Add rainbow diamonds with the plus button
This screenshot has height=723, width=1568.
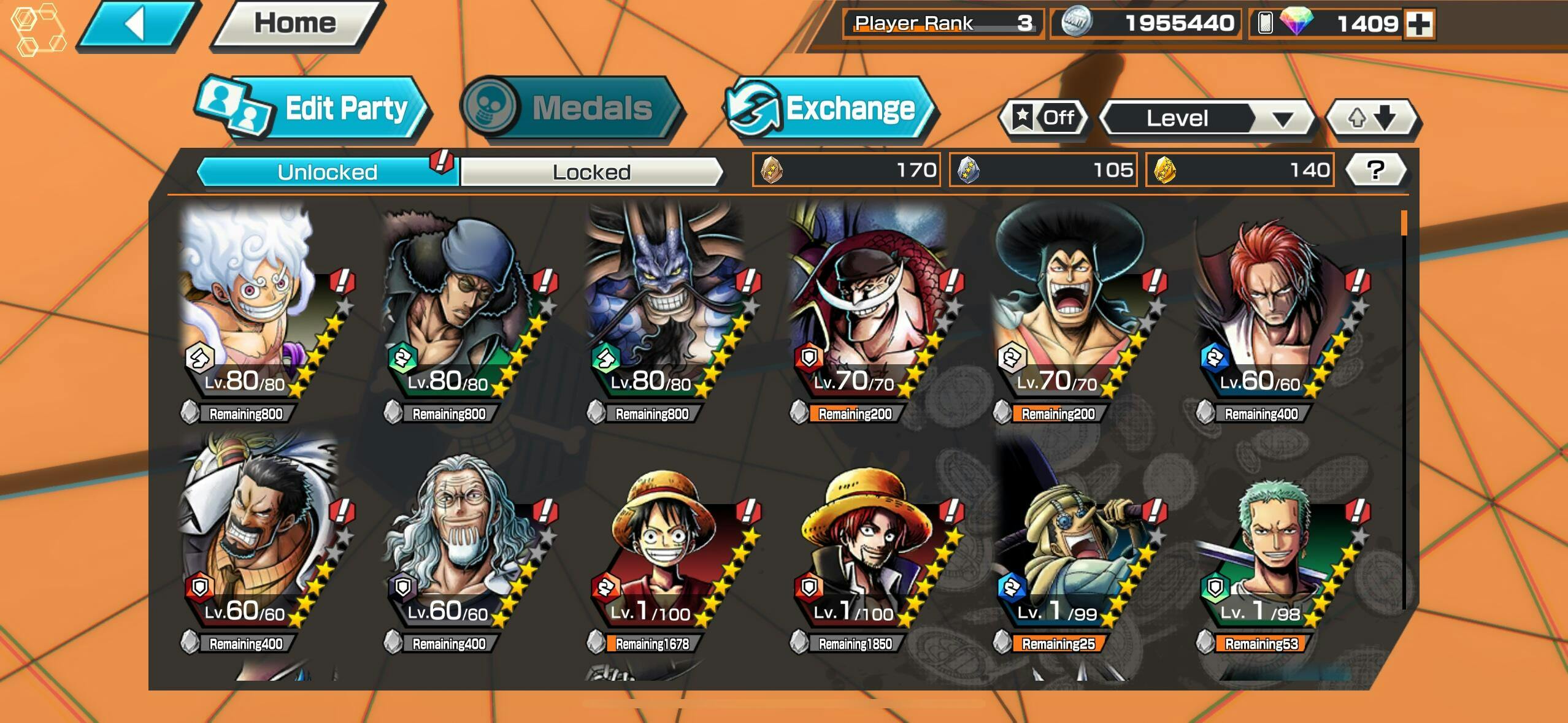1419,25
